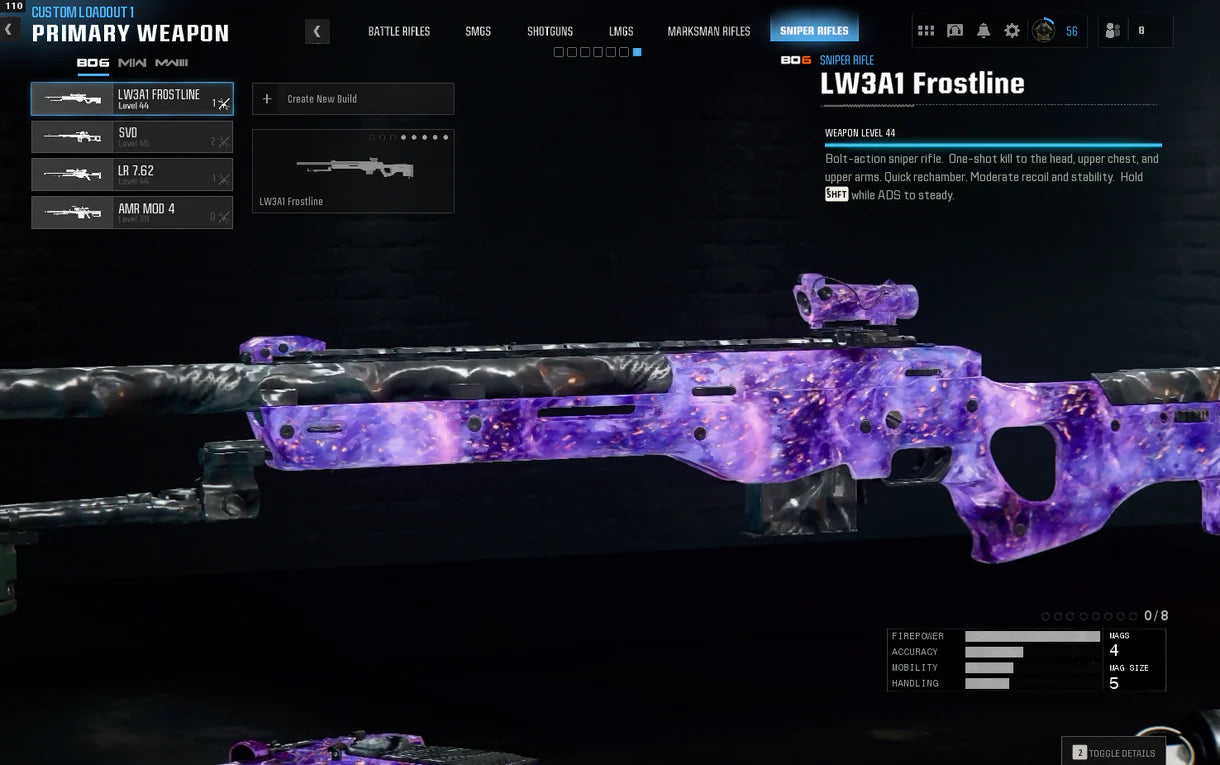Select the Sniper Rifles tab
Image resolution: width=1220 pixels, height=765 pixels.
tap(814, 31)
